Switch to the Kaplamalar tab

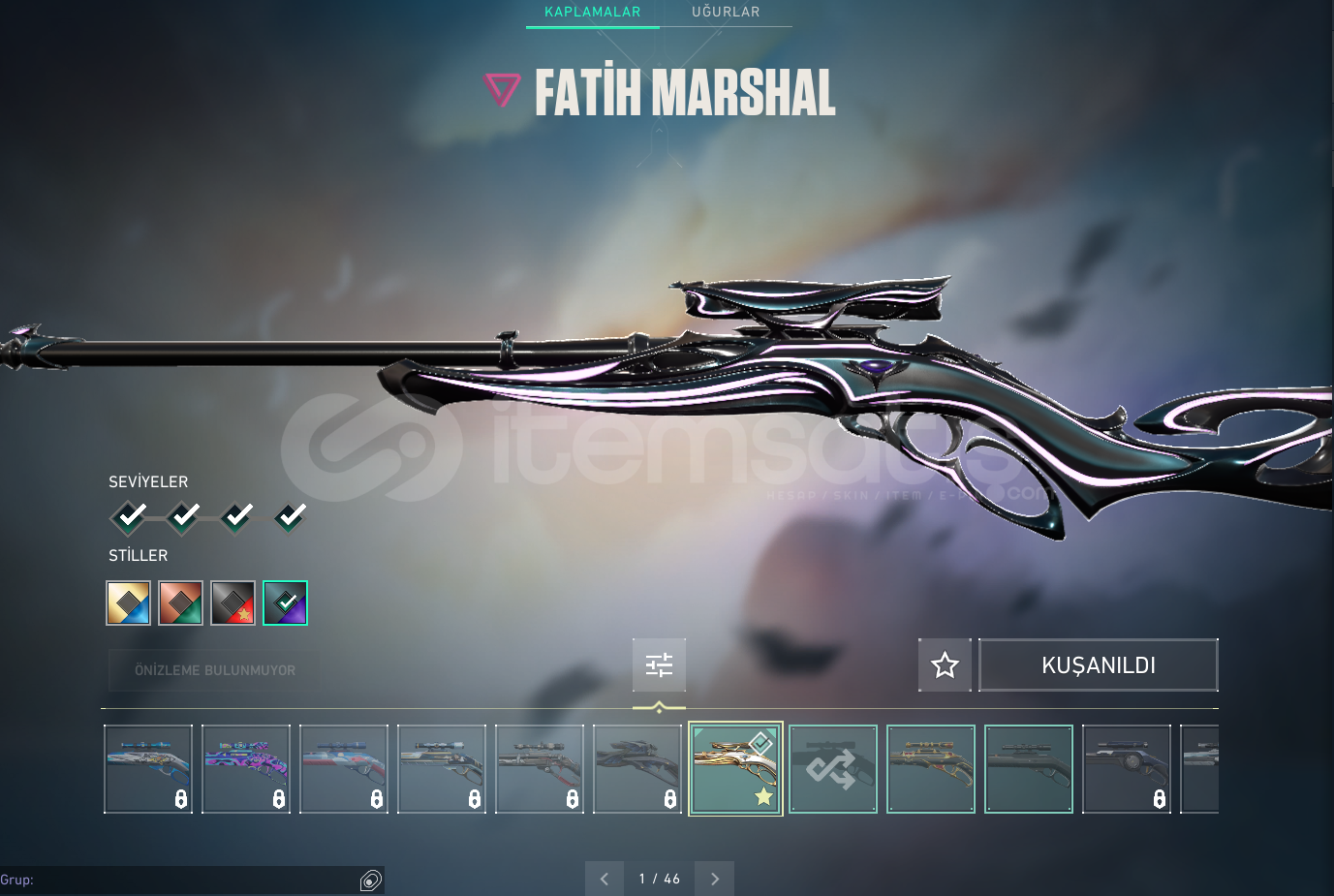pyautogui.click(x=592, y=13)
